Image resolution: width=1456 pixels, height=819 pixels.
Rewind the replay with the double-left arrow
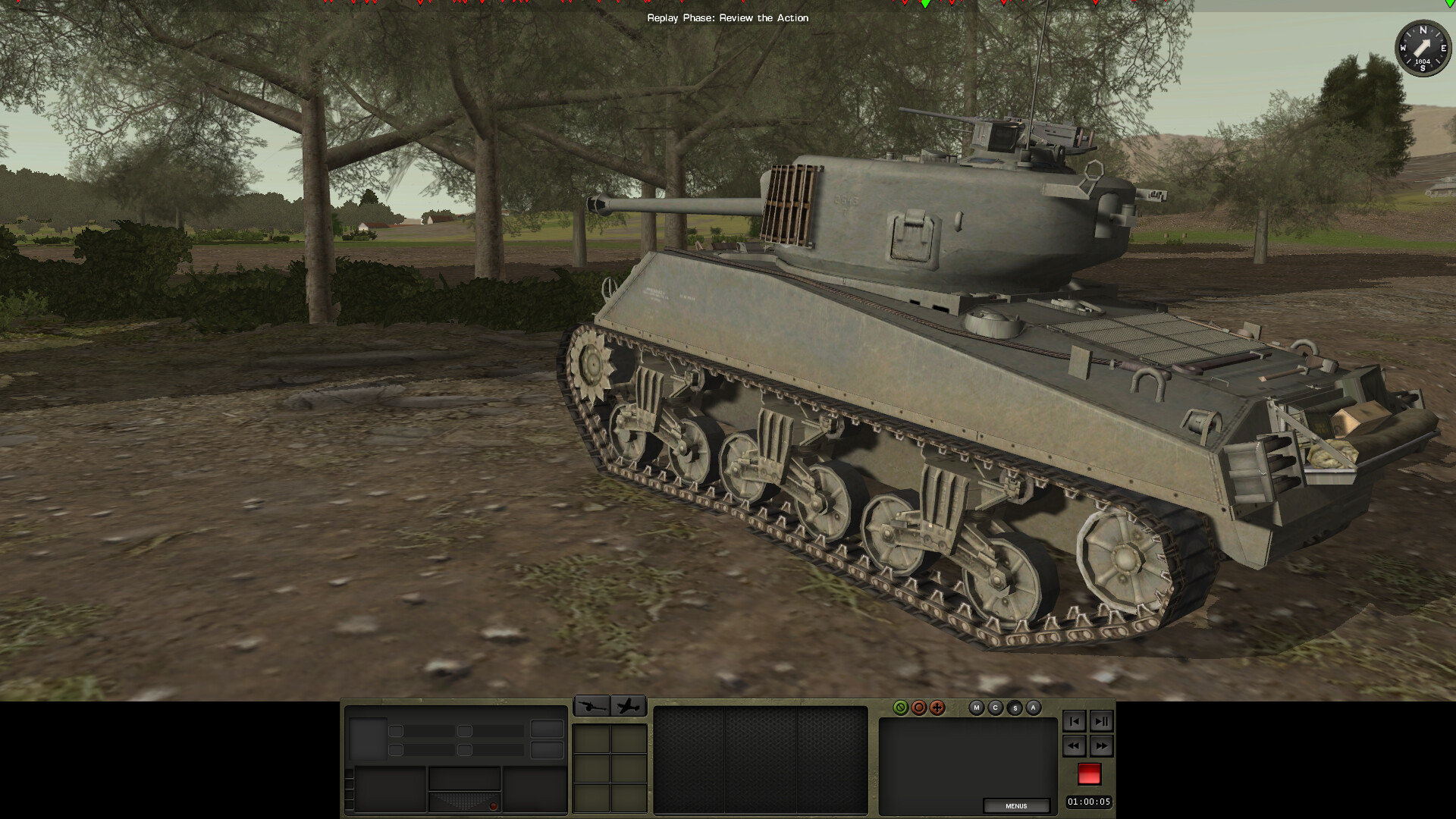click(x=1074, y=746)
